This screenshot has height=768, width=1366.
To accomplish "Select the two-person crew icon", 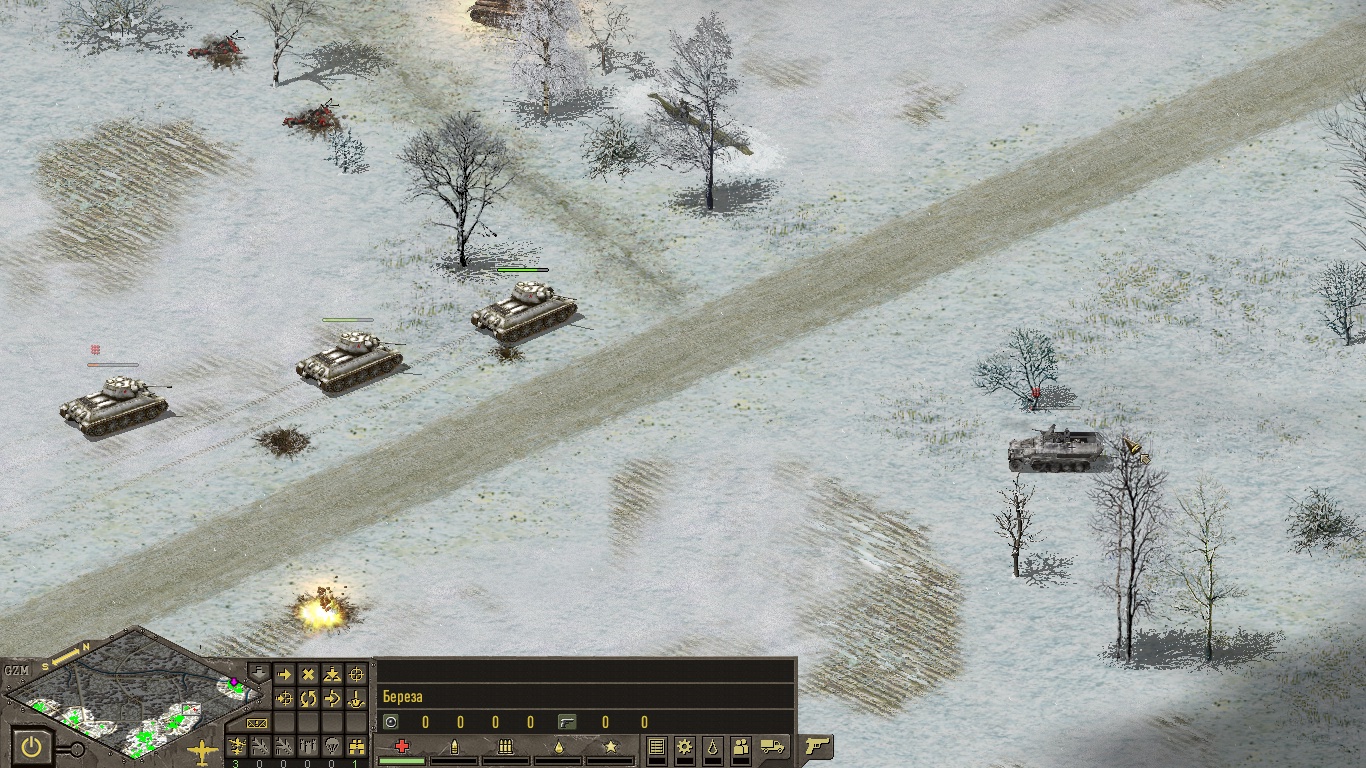I will [740, 746].
